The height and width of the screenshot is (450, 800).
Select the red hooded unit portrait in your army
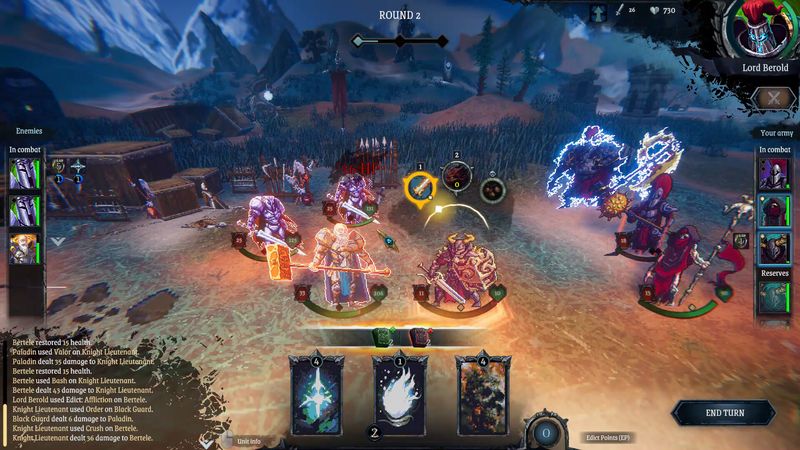[x=772, y=212]
